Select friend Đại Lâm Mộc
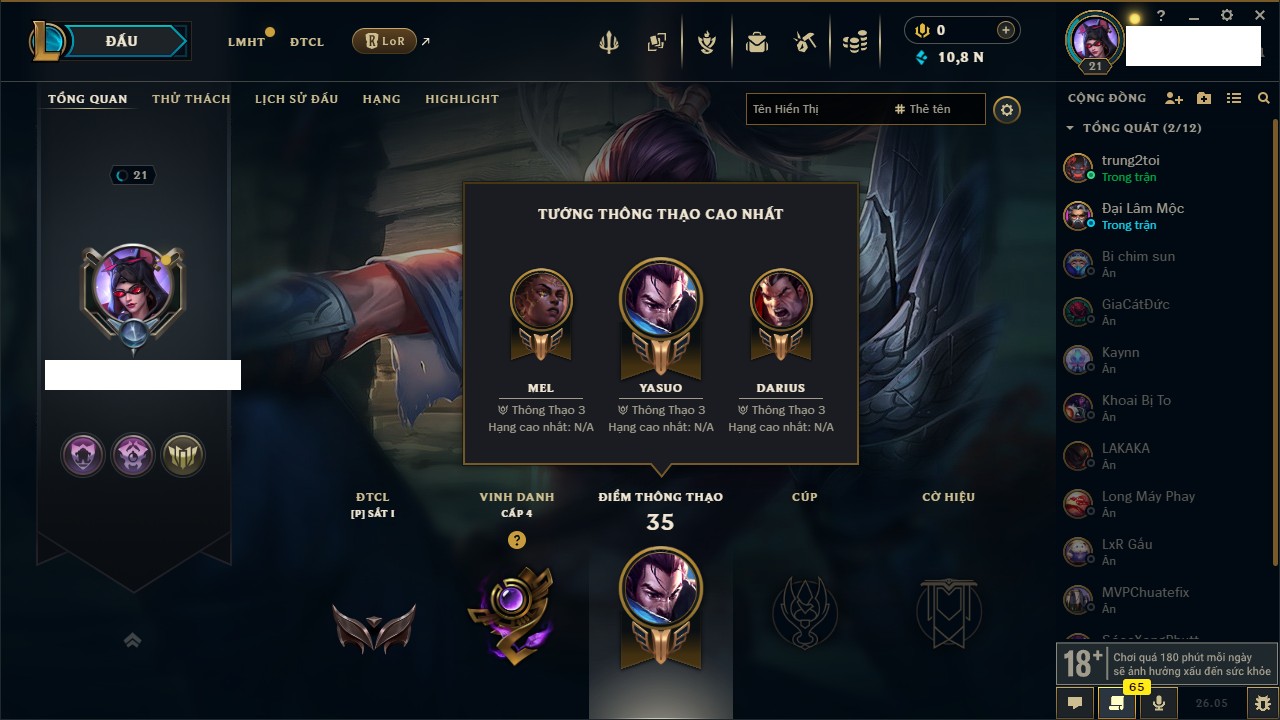 pyautogui.click(x=1142, y=215)
